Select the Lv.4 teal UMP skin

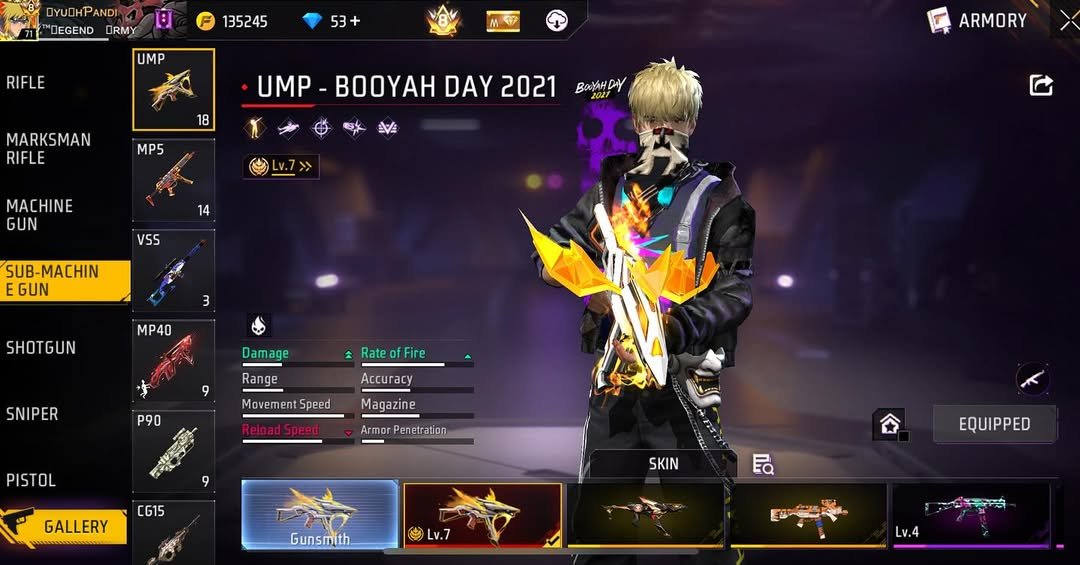(970, 515)
